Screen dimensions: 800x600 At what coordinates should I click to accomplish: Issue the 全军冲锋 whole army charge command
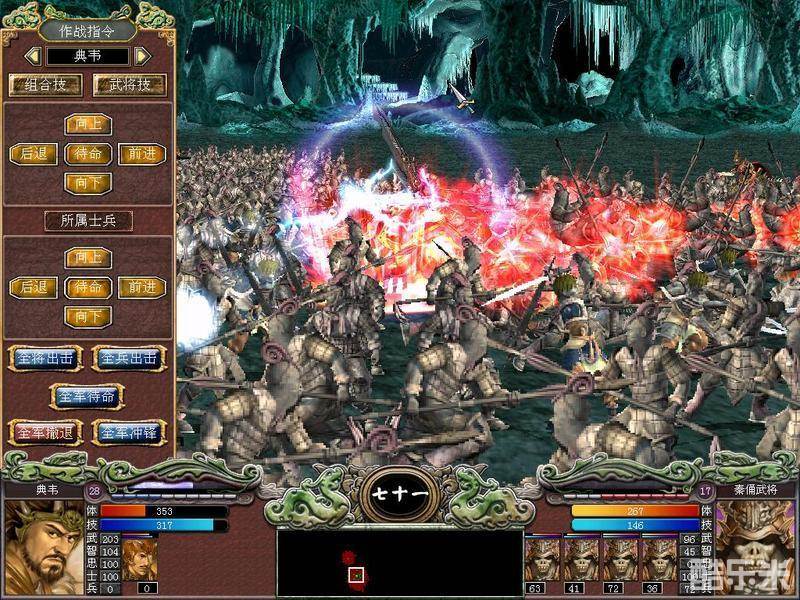(x=129, y=433)
